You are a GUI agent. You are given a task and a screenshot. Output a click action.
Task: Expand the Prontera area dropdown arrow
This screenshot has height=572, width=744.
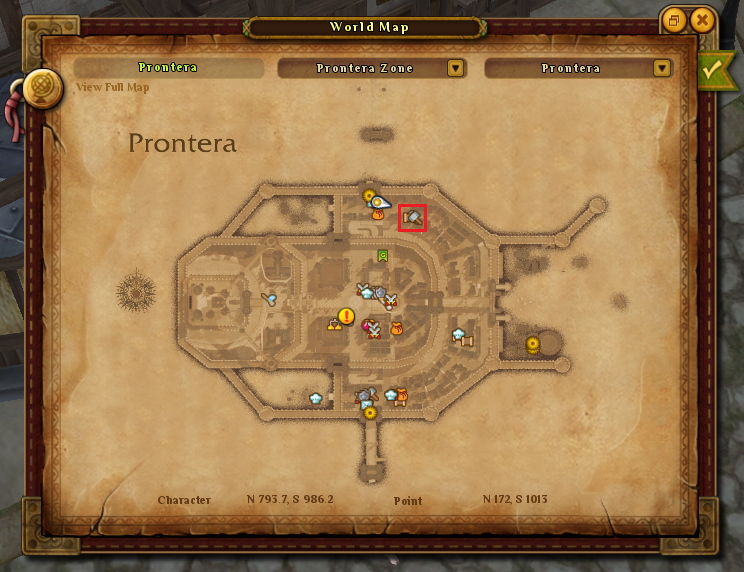(661, 68)
